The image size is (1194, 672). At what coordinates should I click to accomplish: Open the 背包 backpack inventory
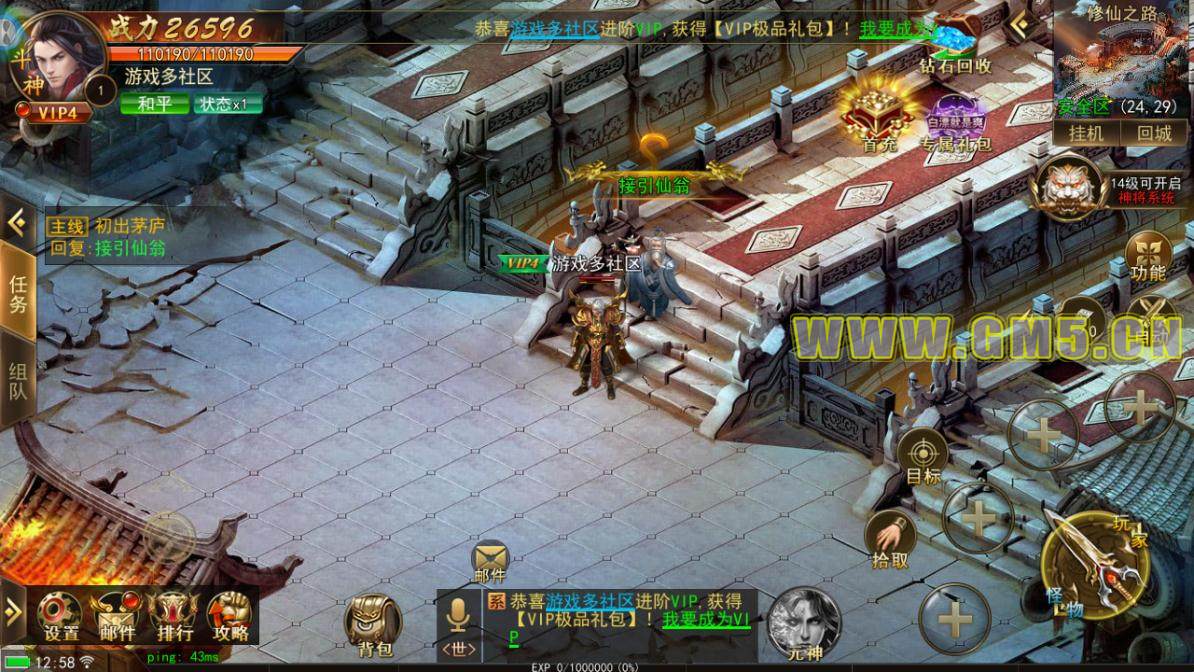[375, 625]
